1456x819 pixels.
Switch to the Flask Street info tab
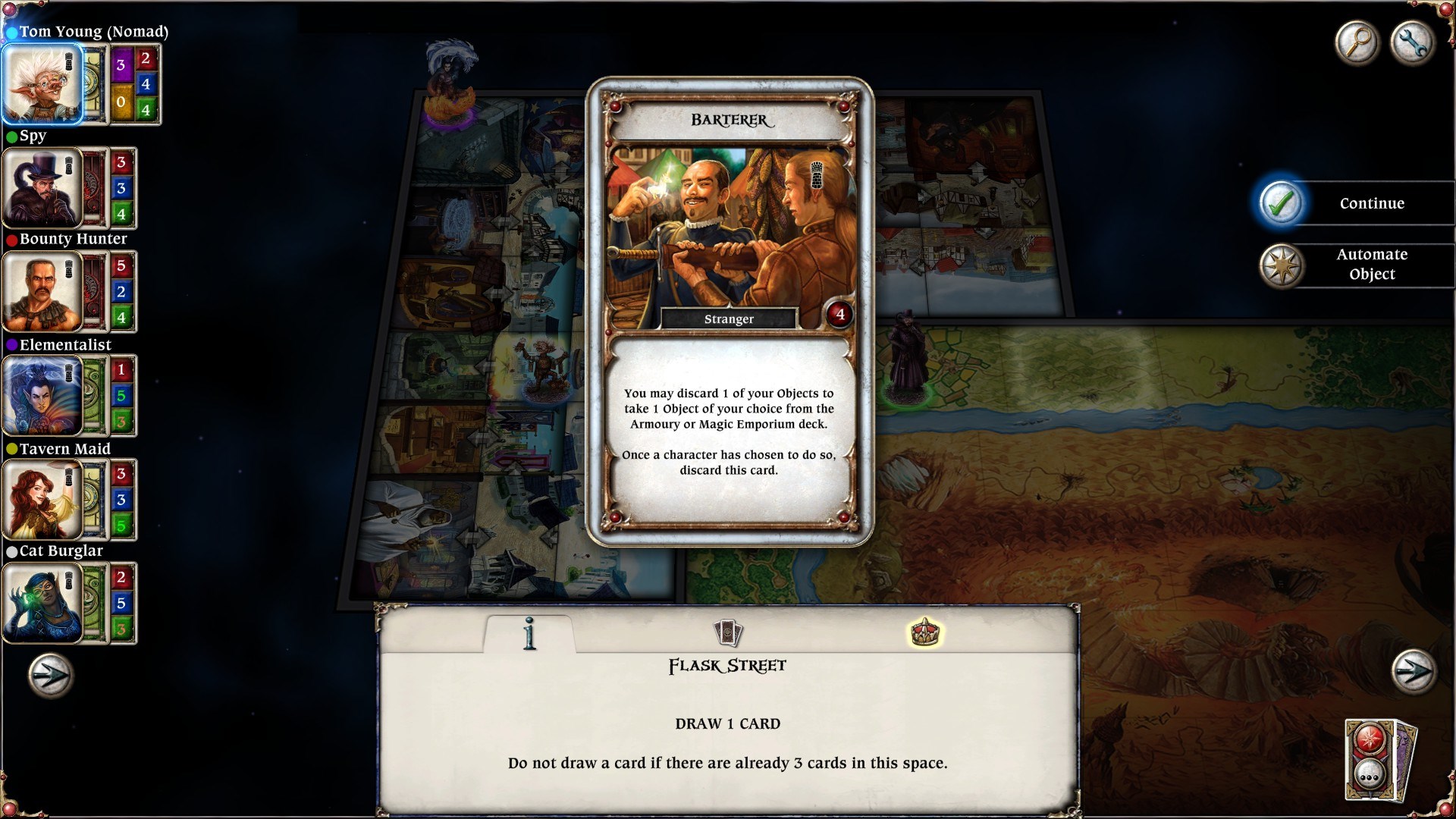[527, 632]
